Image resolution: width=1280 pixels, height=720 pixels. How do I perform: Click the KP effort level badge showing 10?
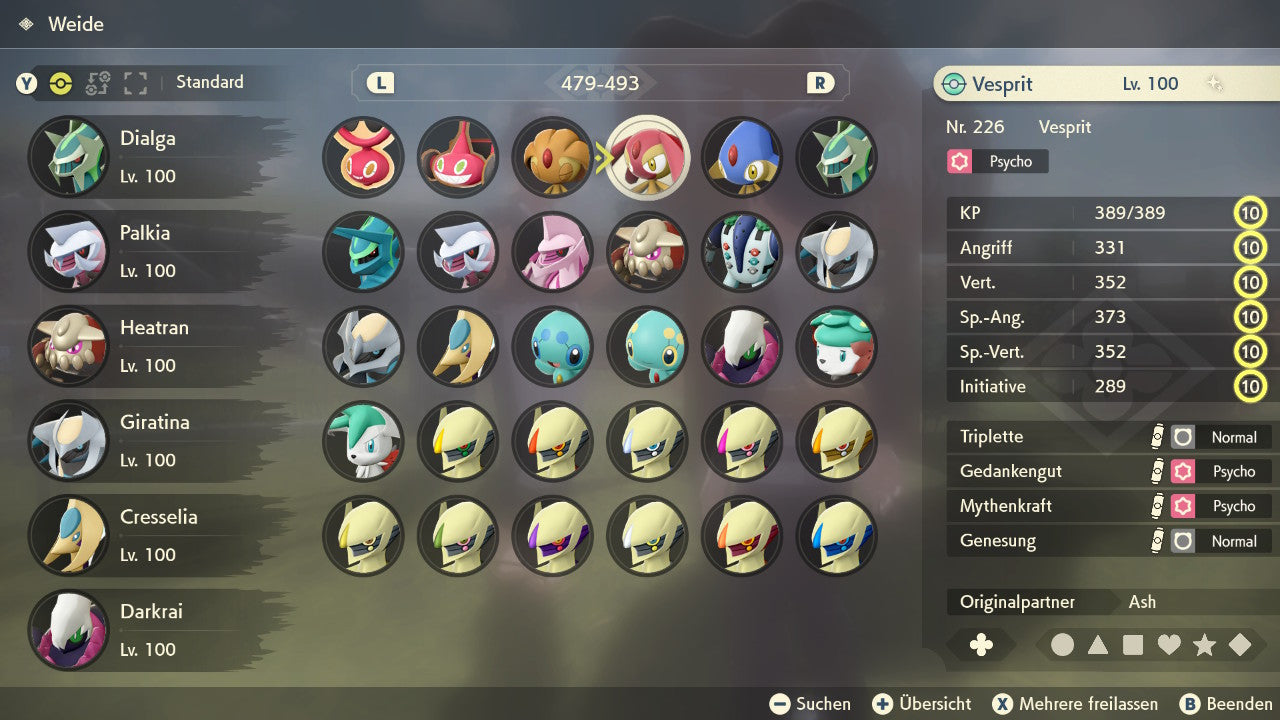click(1250, 213)
